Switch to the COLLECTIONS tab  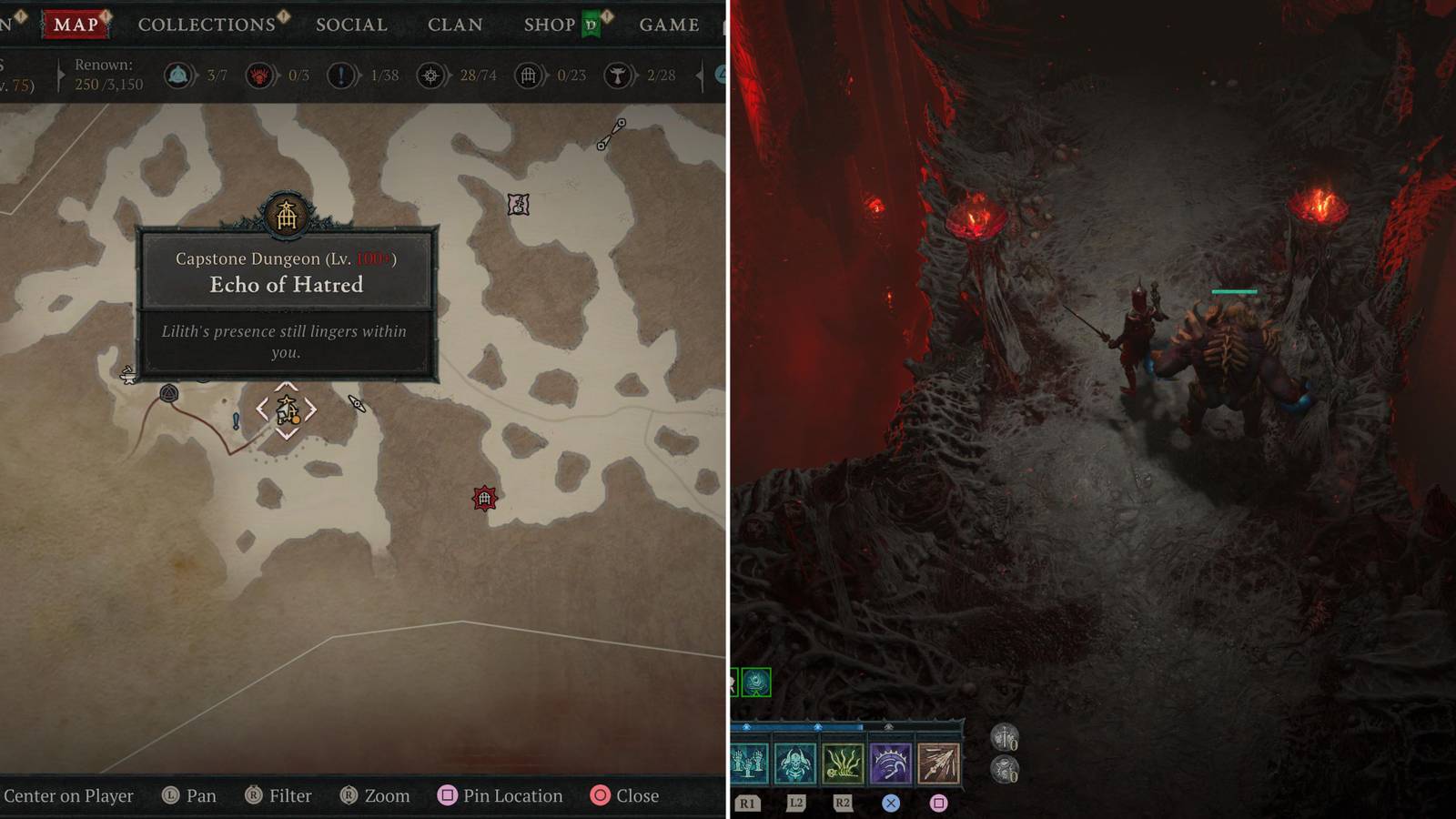point(207,25)
